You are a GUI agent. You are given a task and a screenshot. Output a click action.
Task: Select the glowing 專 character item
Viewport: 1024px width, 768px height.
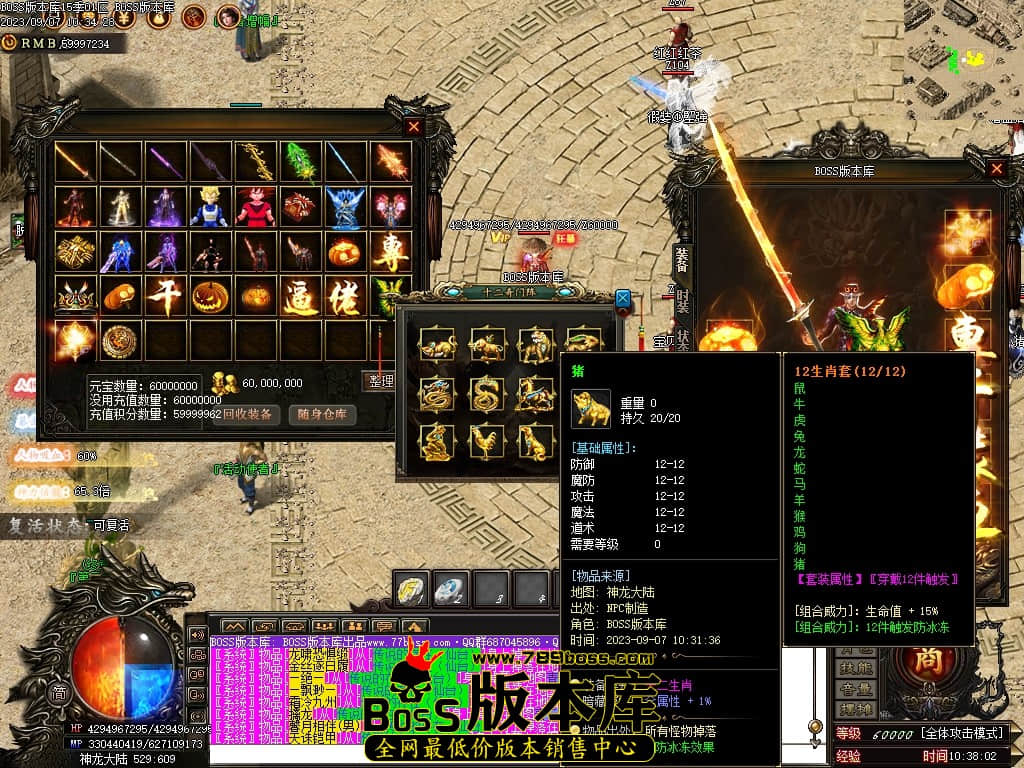pyautogui.click(x=391, y=252)
